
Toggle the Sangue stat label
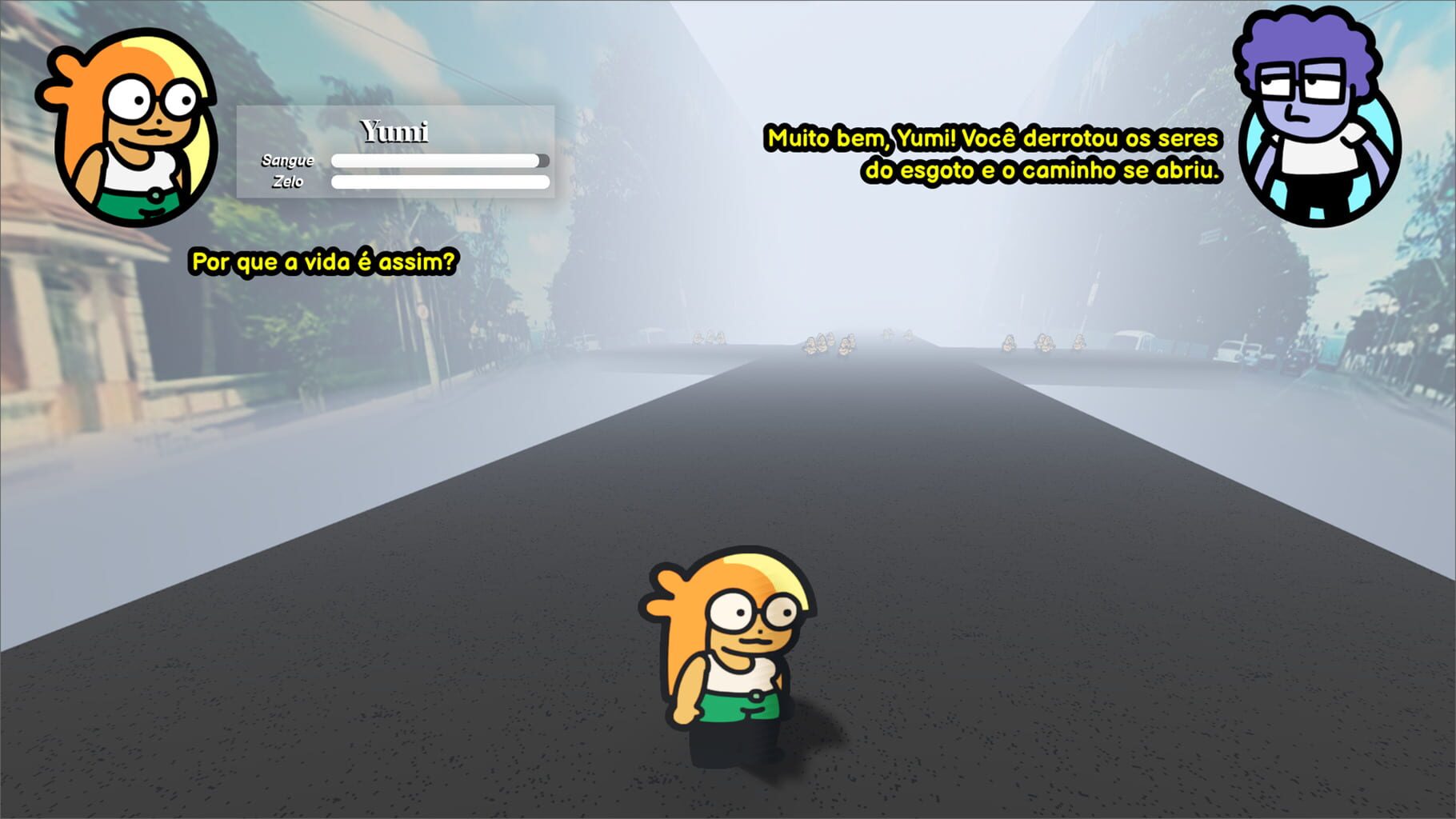[x=288, y=160]
